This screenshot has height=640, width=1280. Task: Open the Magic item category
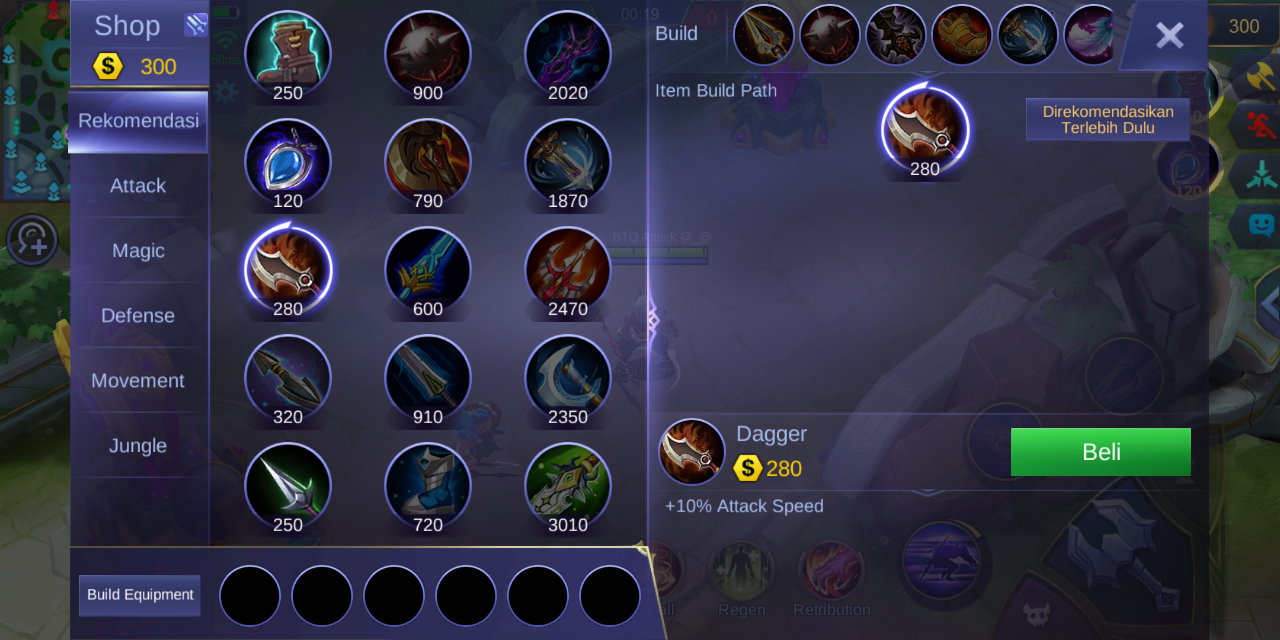tap(138, 251)
